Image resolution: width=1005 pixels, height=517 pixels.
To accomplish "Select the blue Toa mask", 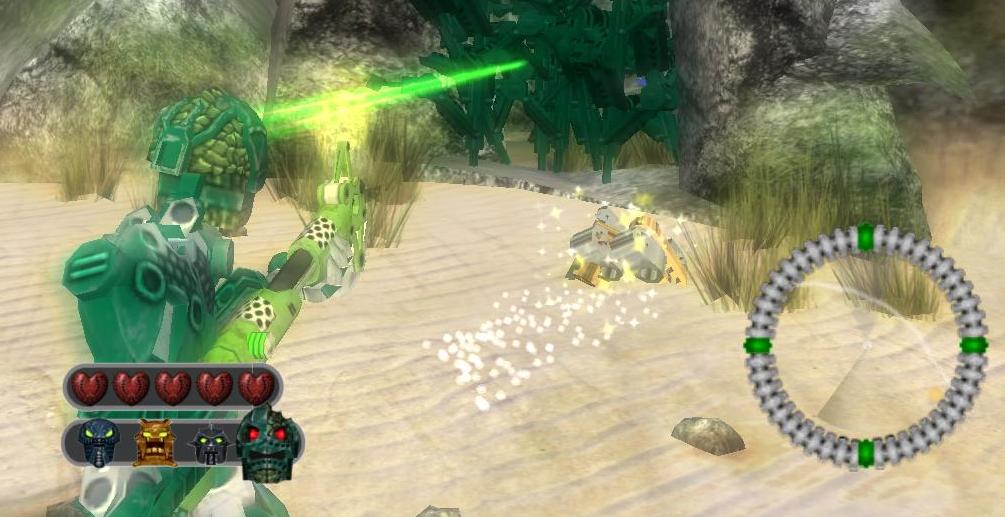I will point(99,443).
